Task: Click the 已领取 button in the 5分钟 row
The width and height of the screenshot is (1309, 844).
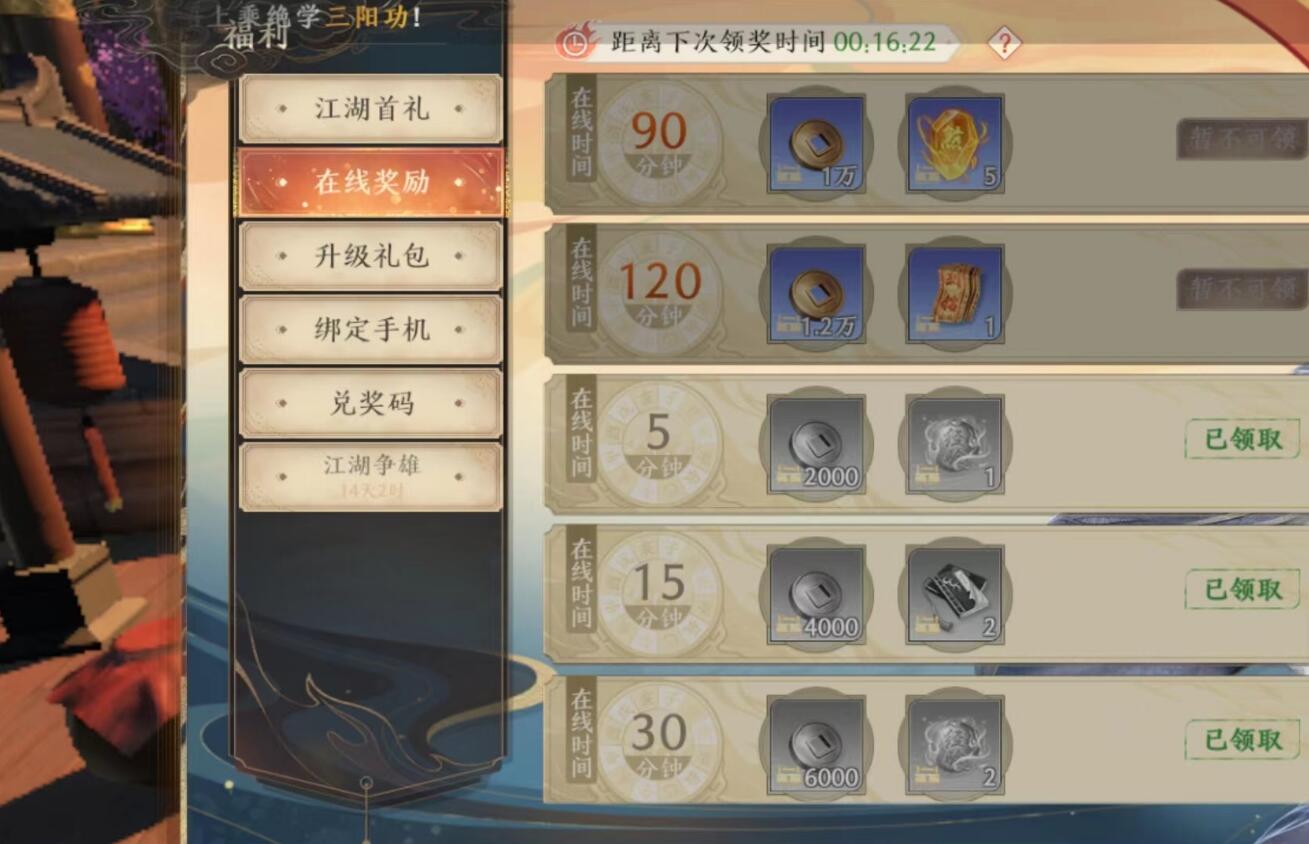Action: (1240, 437)
